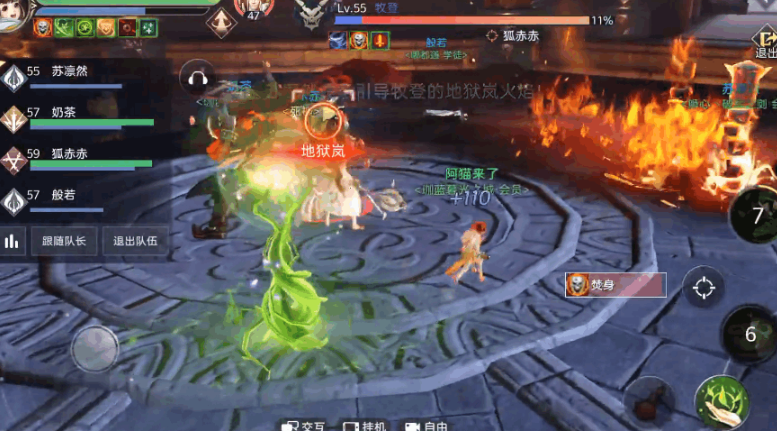This screenshot has width=777, height=431.
Task: Use the green leaf hand skill
Action: click(x=722, y=402)
